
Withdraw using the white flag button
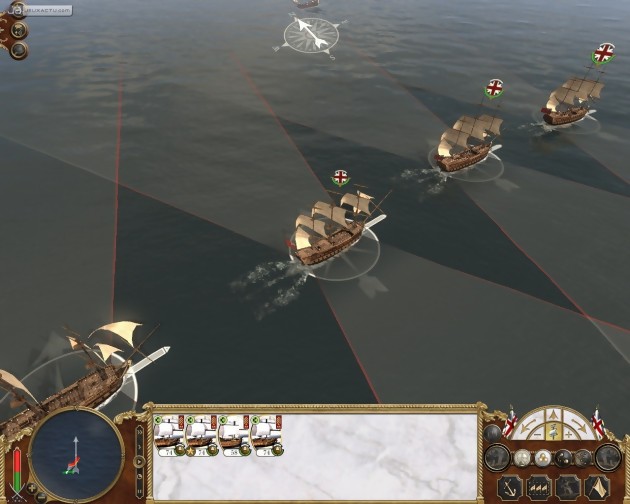(x=597, y=488)
